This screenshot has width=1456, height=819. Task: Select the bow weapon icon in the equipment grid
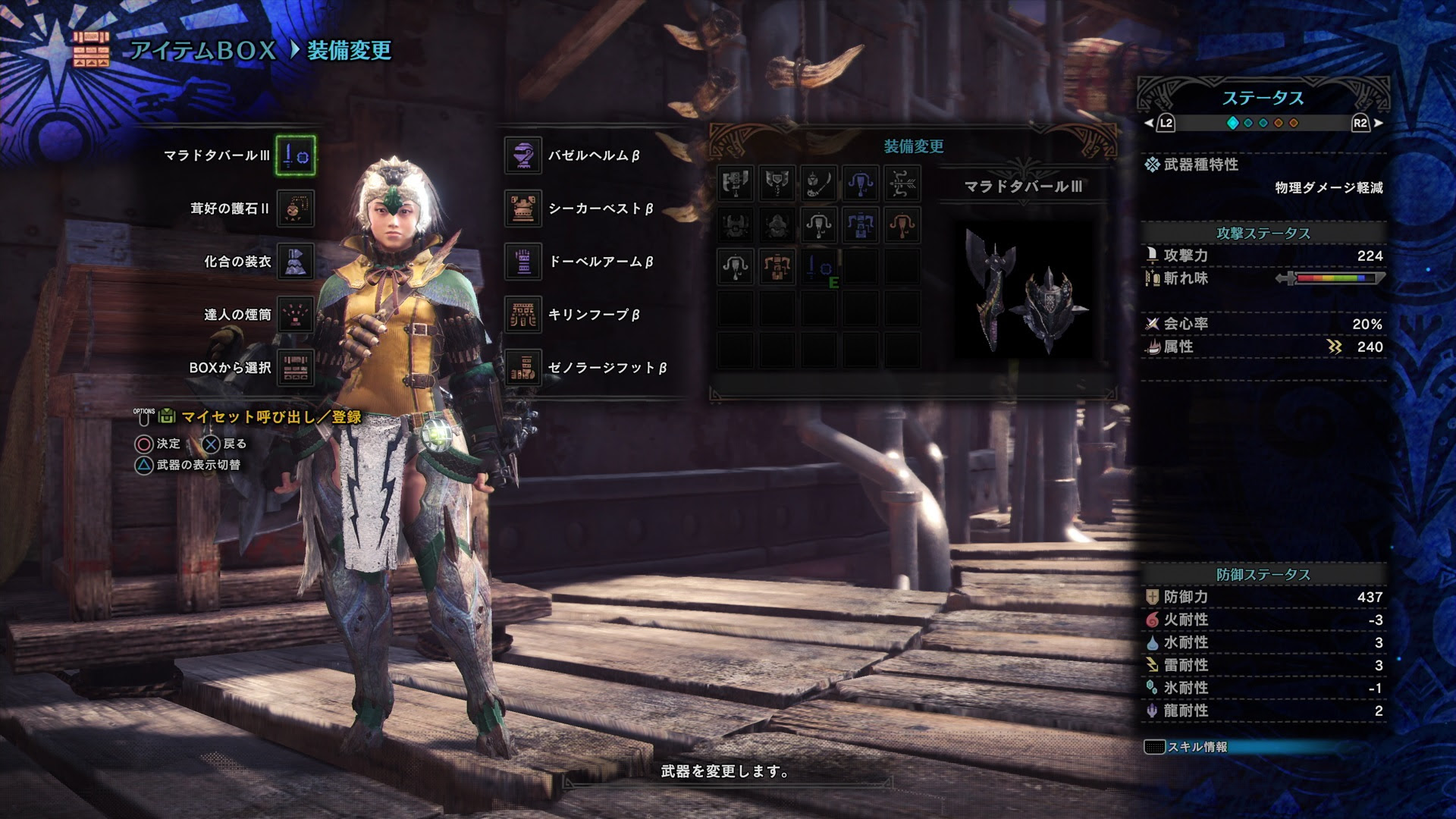[x=902, y=184]
